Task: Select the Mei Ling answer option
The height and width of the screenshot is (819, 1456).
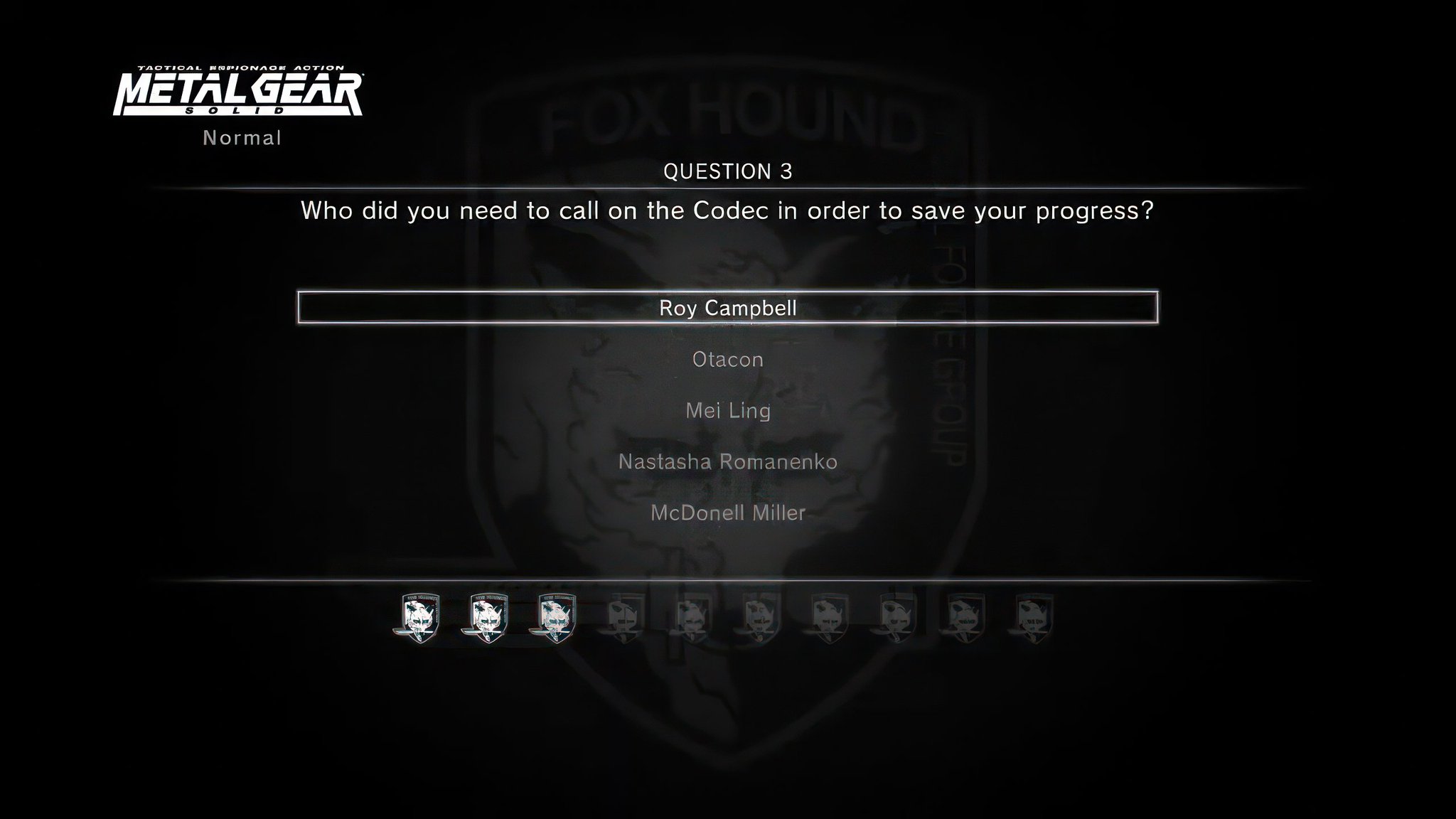Action: [728, 410]
